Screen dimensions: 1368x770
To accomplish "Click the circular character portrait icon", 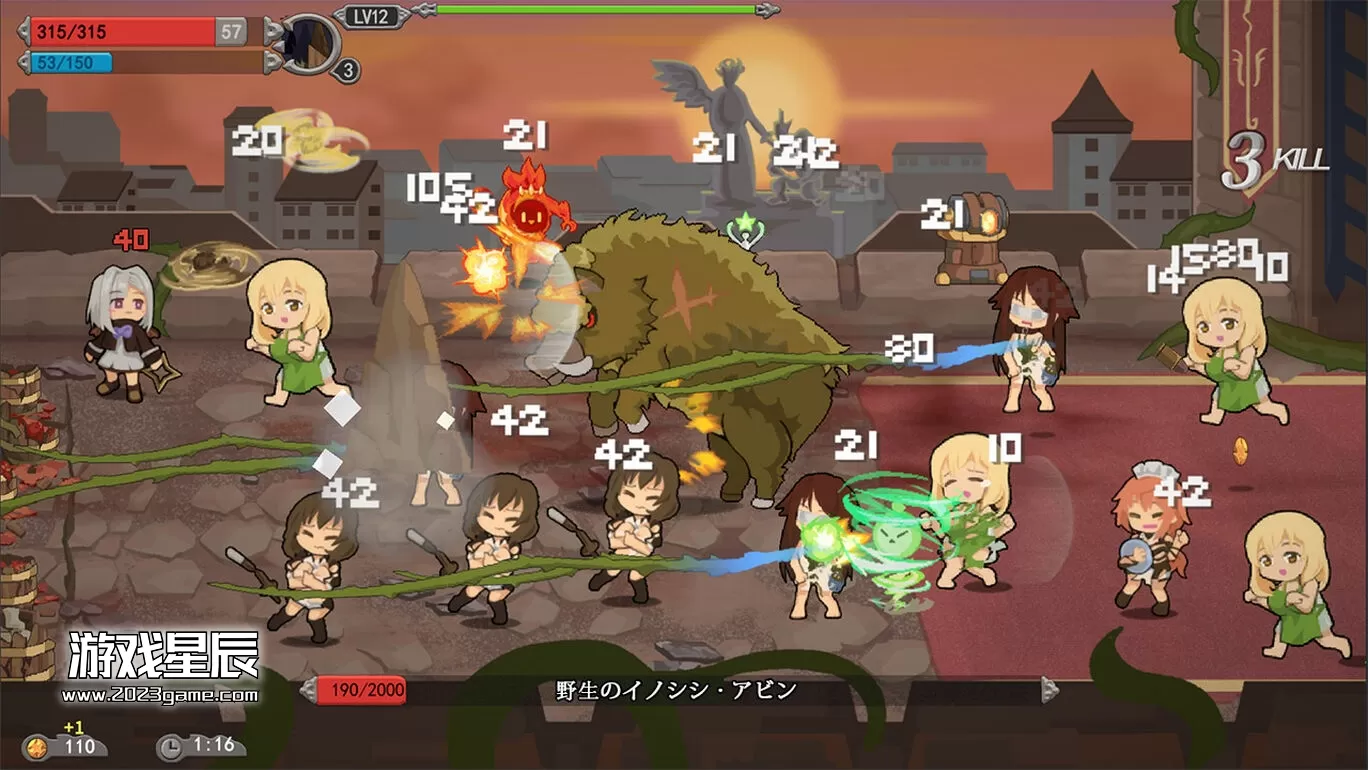I will click(310, 43).
